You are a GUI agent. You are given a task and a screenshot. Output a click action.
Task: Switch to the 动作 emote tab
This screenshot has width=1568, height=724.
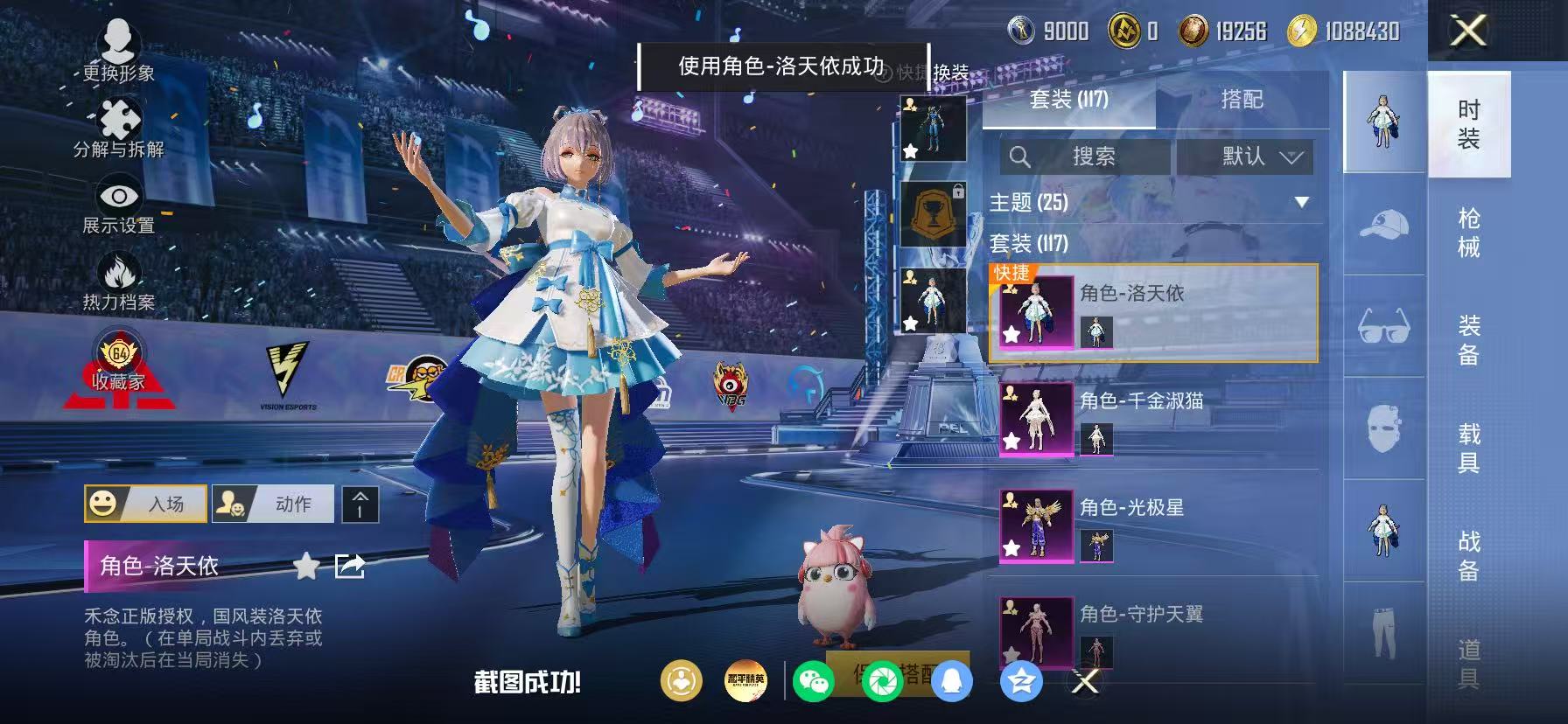(272, 504)
